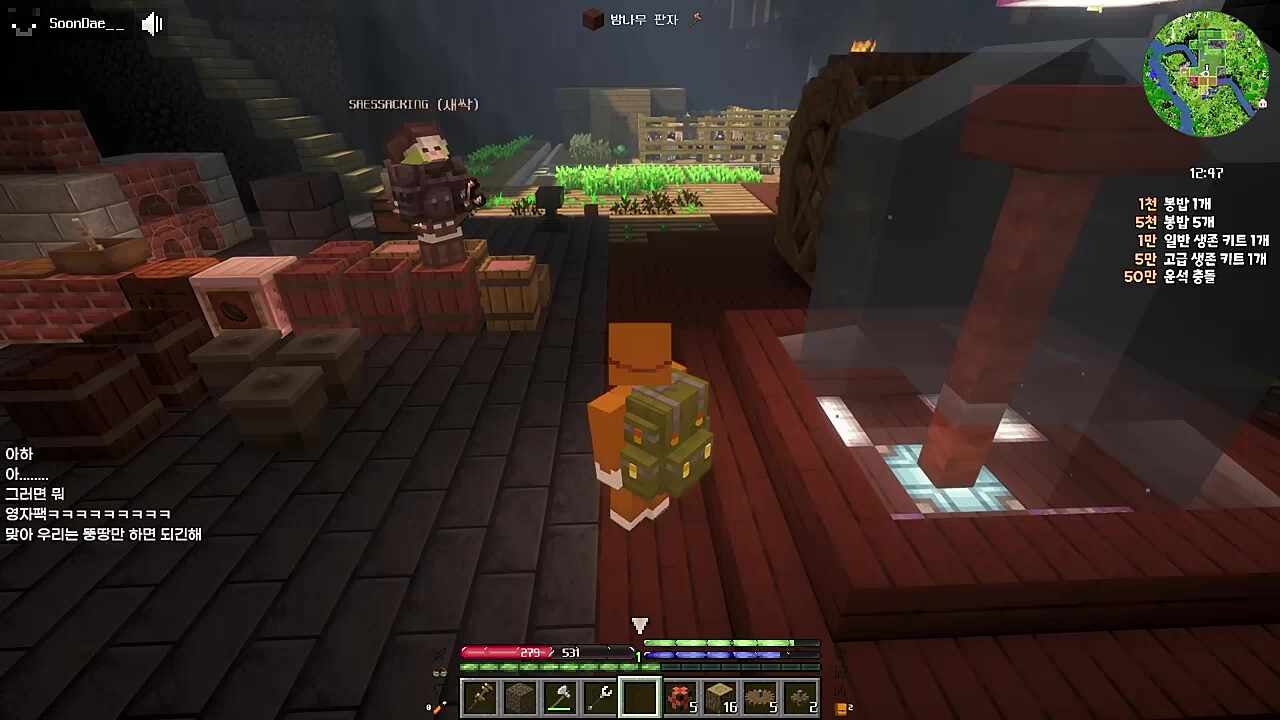This screenshot has height=720, width=1280.
Task: Click the voice chat speaker icon
Action: tap(152, 24)
